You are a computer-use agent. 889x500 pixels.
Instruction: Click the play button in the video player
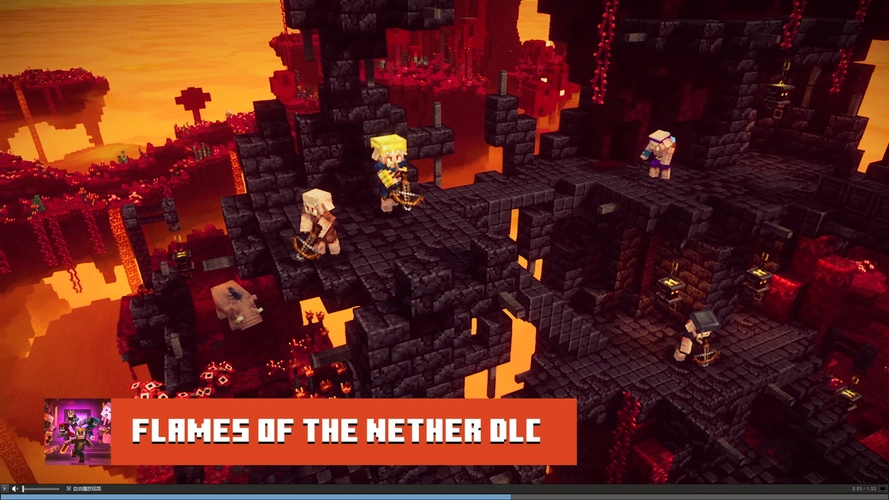(x=5, y=488)
